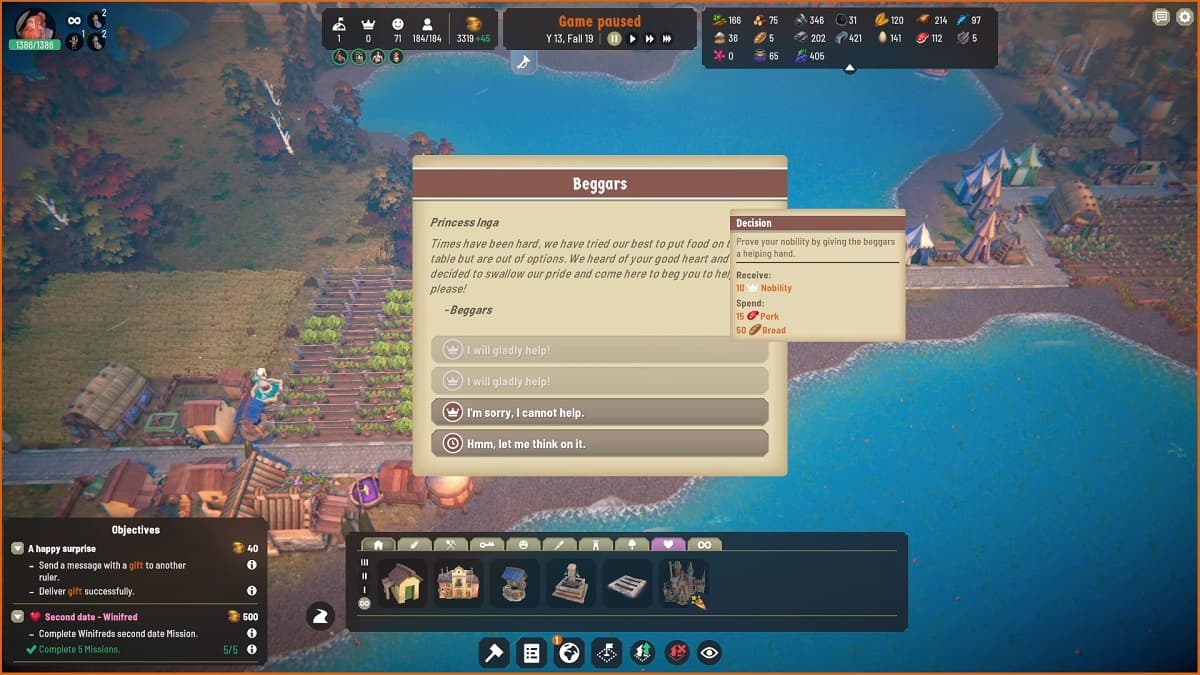Choose "Hmm, let me think on it."
The width and height of the screenshot is (1200, 675).
(600, 443)
